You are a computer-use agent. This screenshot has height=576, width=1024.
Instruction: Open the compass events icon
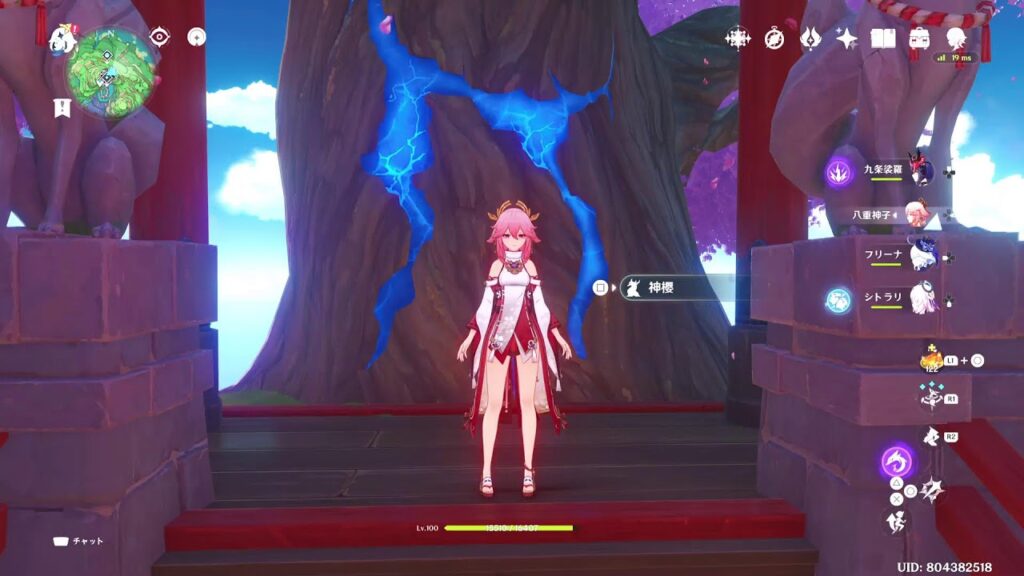pos(775,38)
